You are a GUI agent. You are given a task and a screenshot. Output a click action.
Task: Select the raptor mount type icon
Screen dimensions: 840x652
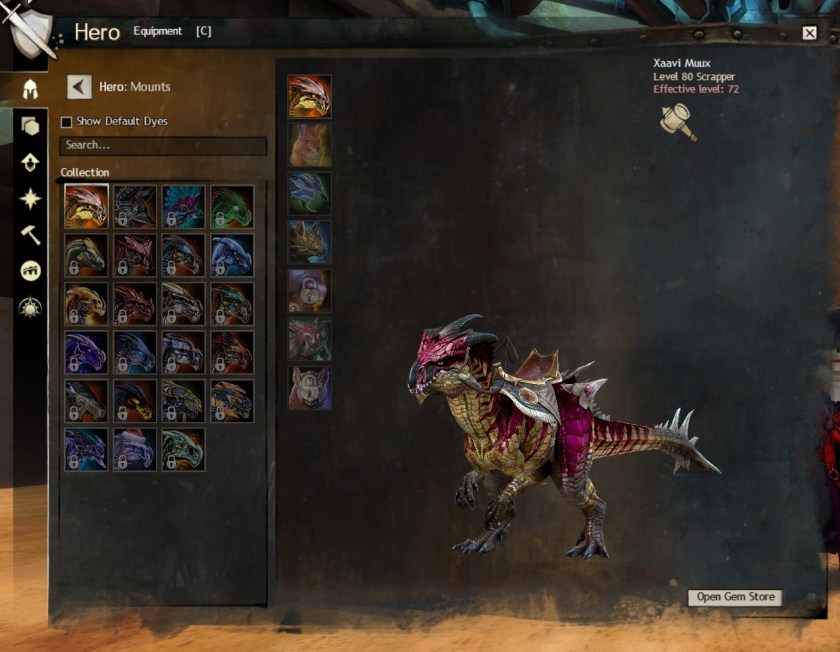pos(310,96)
